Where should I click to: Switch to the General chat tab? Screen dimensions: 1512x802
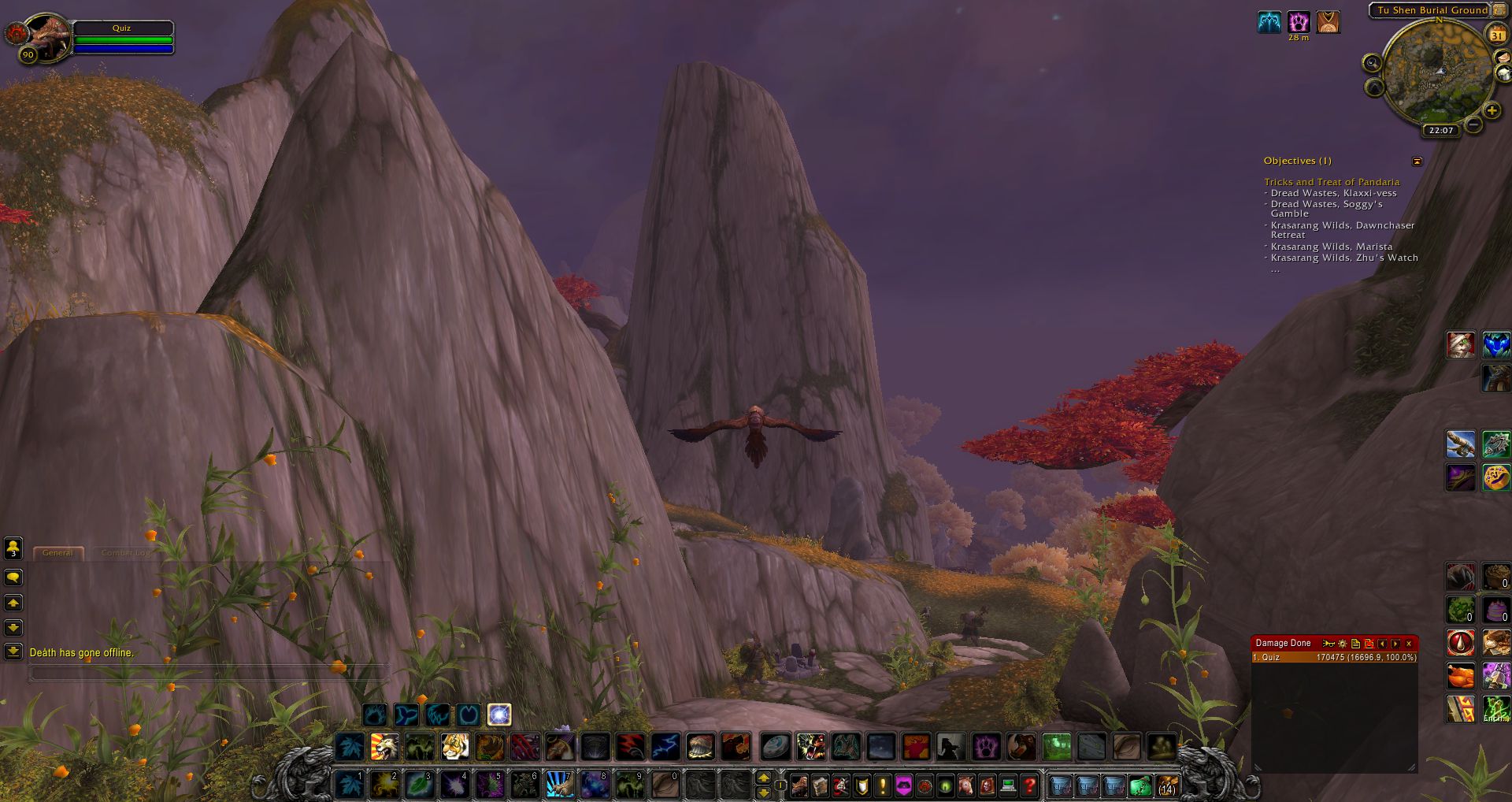coord(57,553)
